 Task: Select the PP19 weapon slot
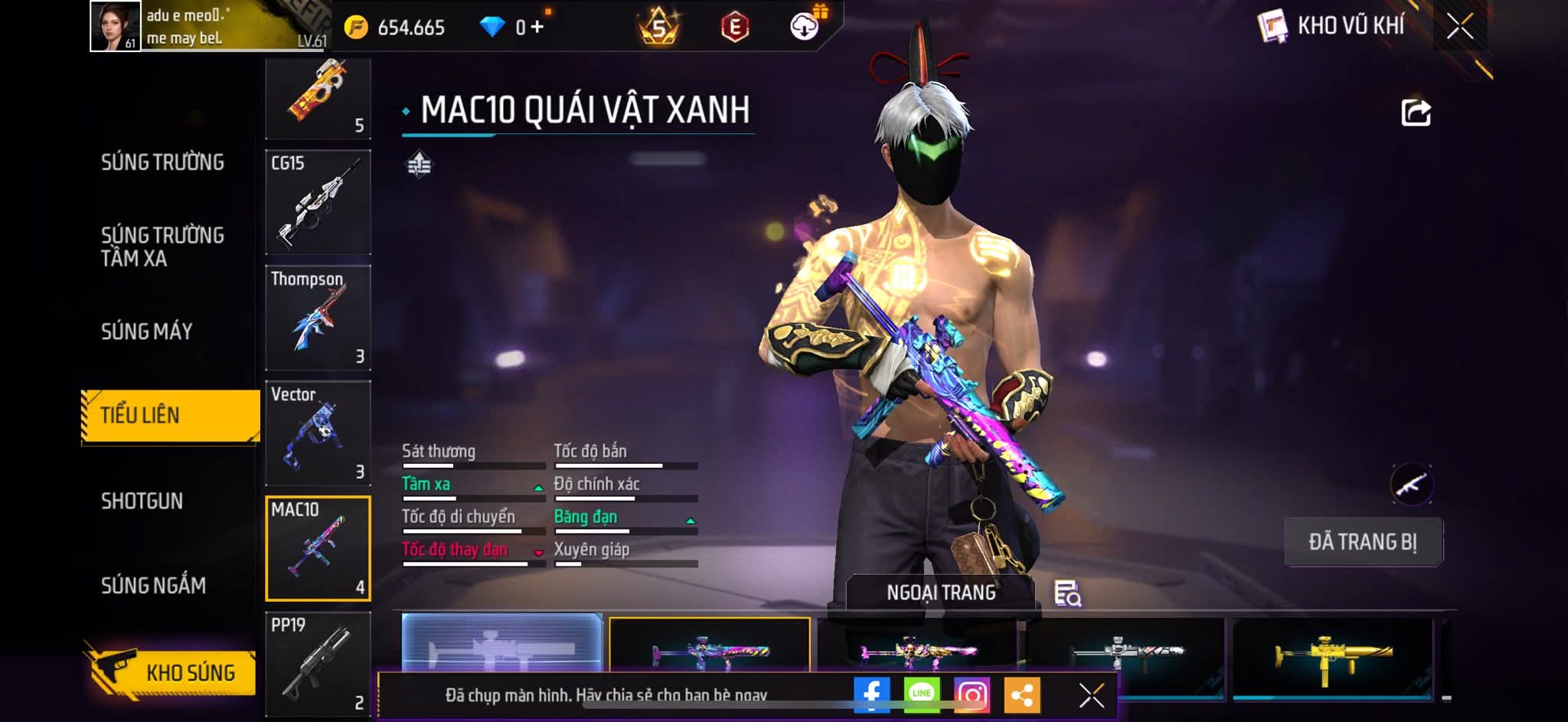point(318,663)
